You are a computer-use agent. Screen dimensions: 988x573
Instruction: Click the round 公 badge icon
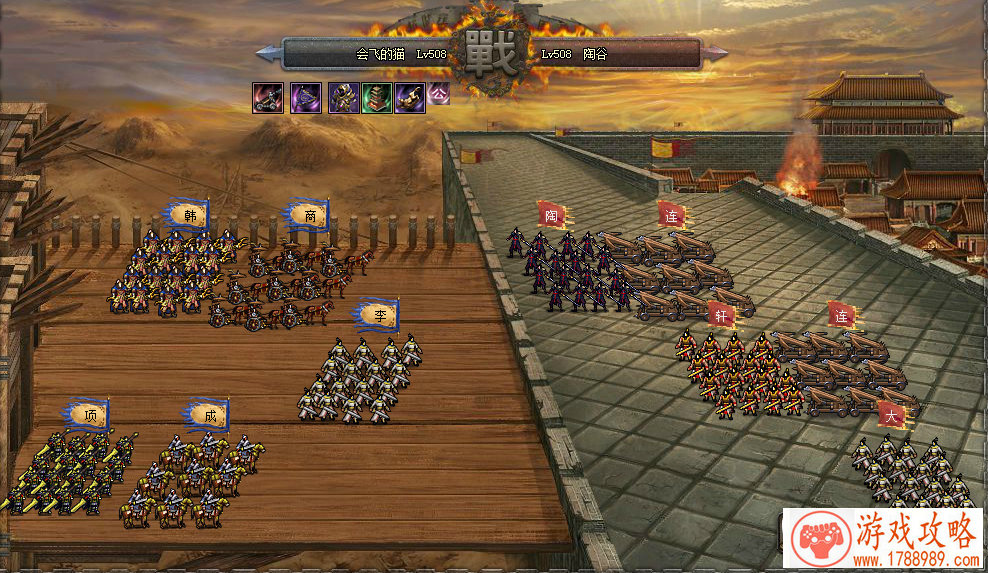point(439,94)
